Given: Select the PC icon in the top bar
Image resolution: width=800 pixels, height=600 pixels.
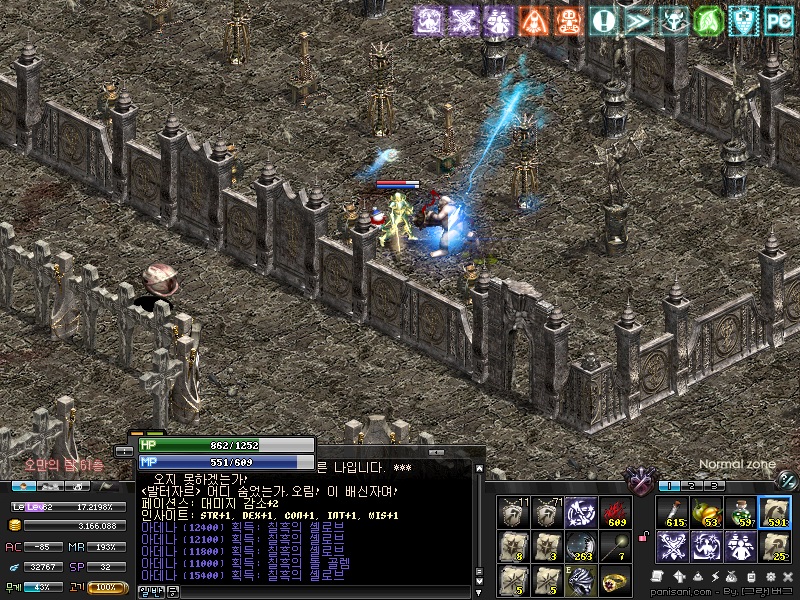Looking at the screenshot, I should (x=779, y=20).
